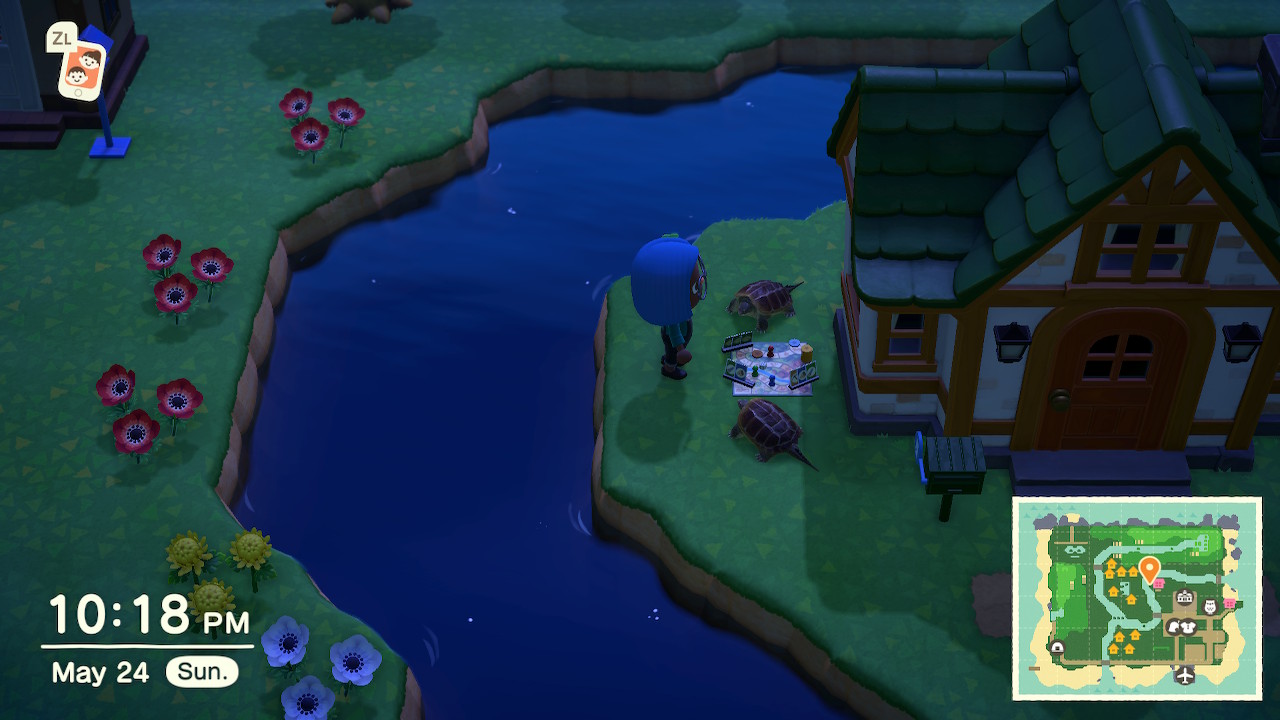Image resolution: width=1280 pixels, height=720 pixels.
Task: Select the museum owl marker on minimap
Action: (1209, 607)
